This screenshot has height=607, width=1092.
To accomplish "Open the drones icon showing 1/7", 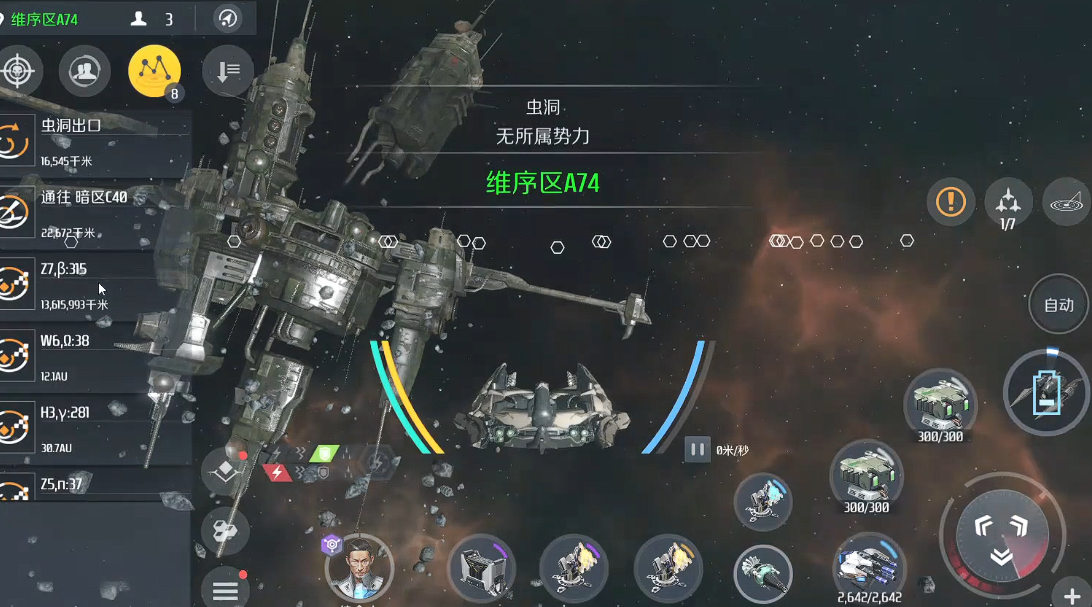I will pyautogui.click(x=1008, y=201).
